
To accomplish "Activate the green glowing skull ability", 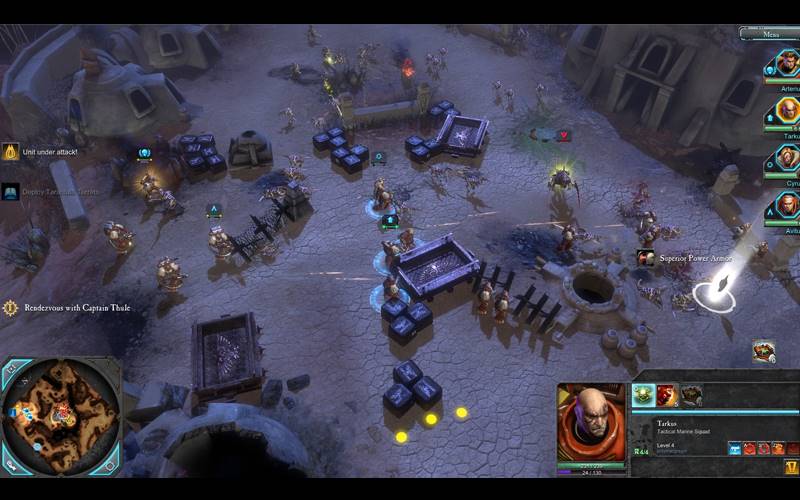I will pyautogui.click(x=645, y=395).
